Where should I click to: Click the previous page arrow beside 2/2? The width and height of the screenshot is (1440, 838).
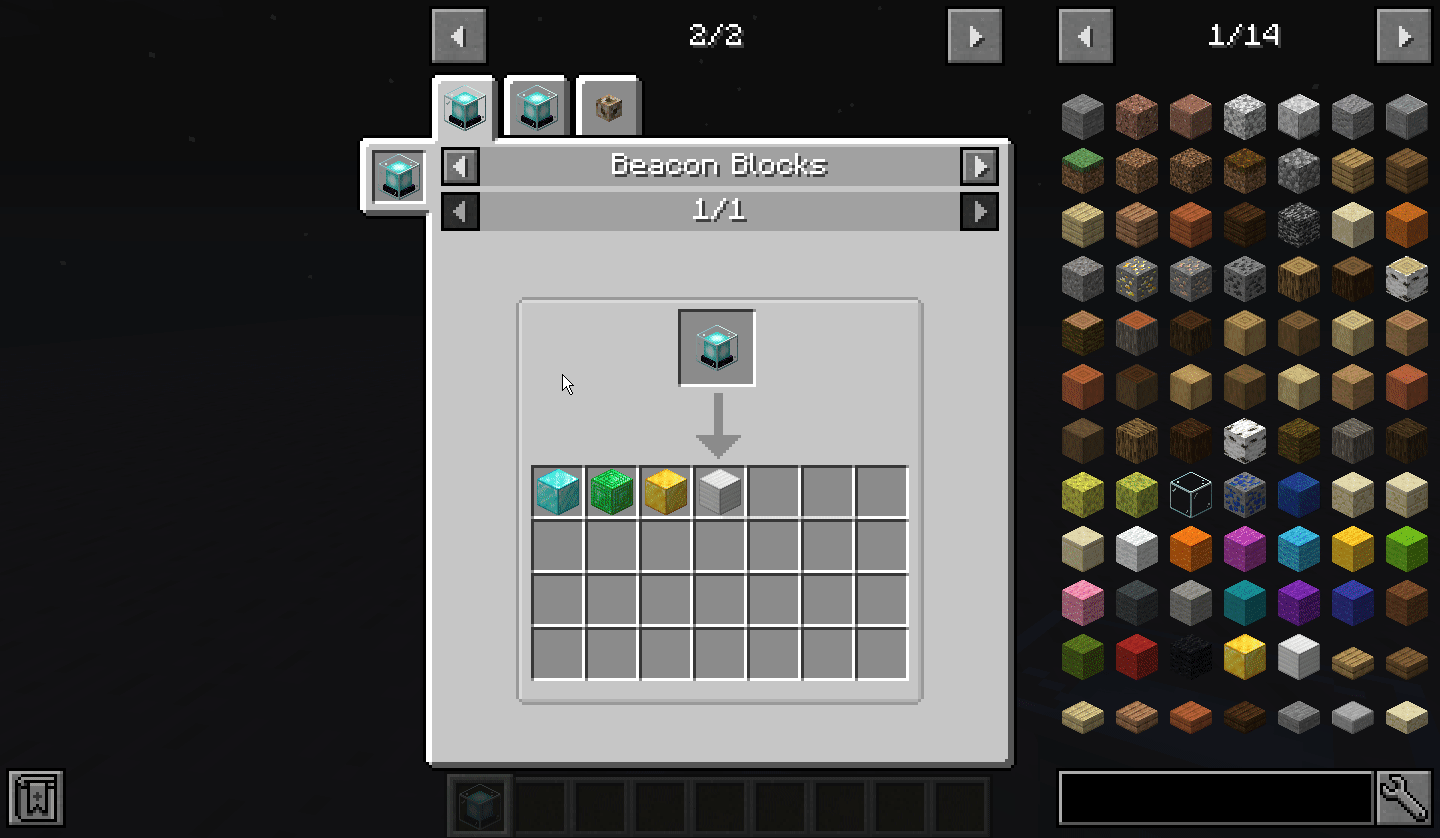[459, 35]
